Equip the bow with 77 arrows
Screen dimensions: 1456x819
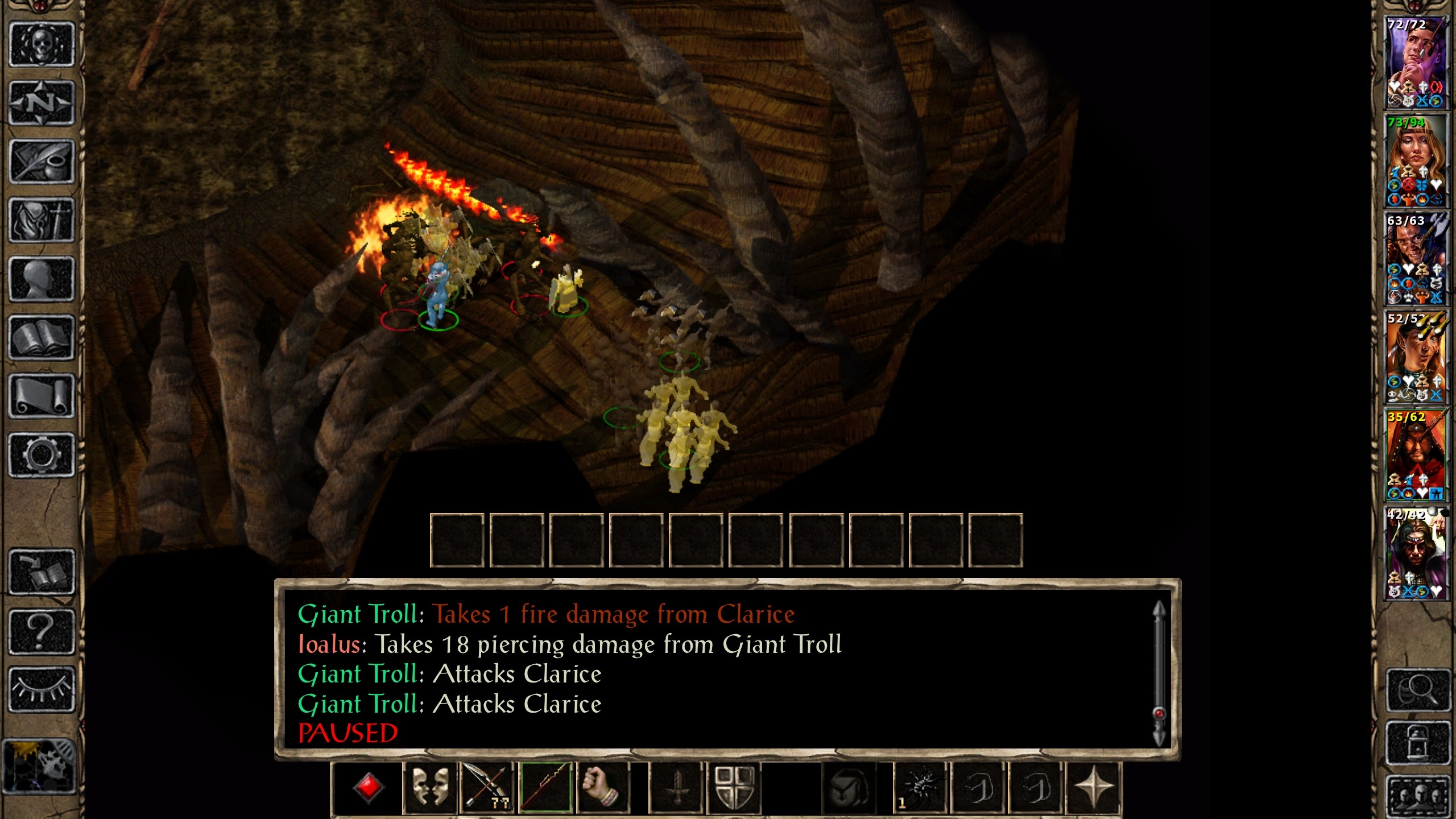(487, 788)
